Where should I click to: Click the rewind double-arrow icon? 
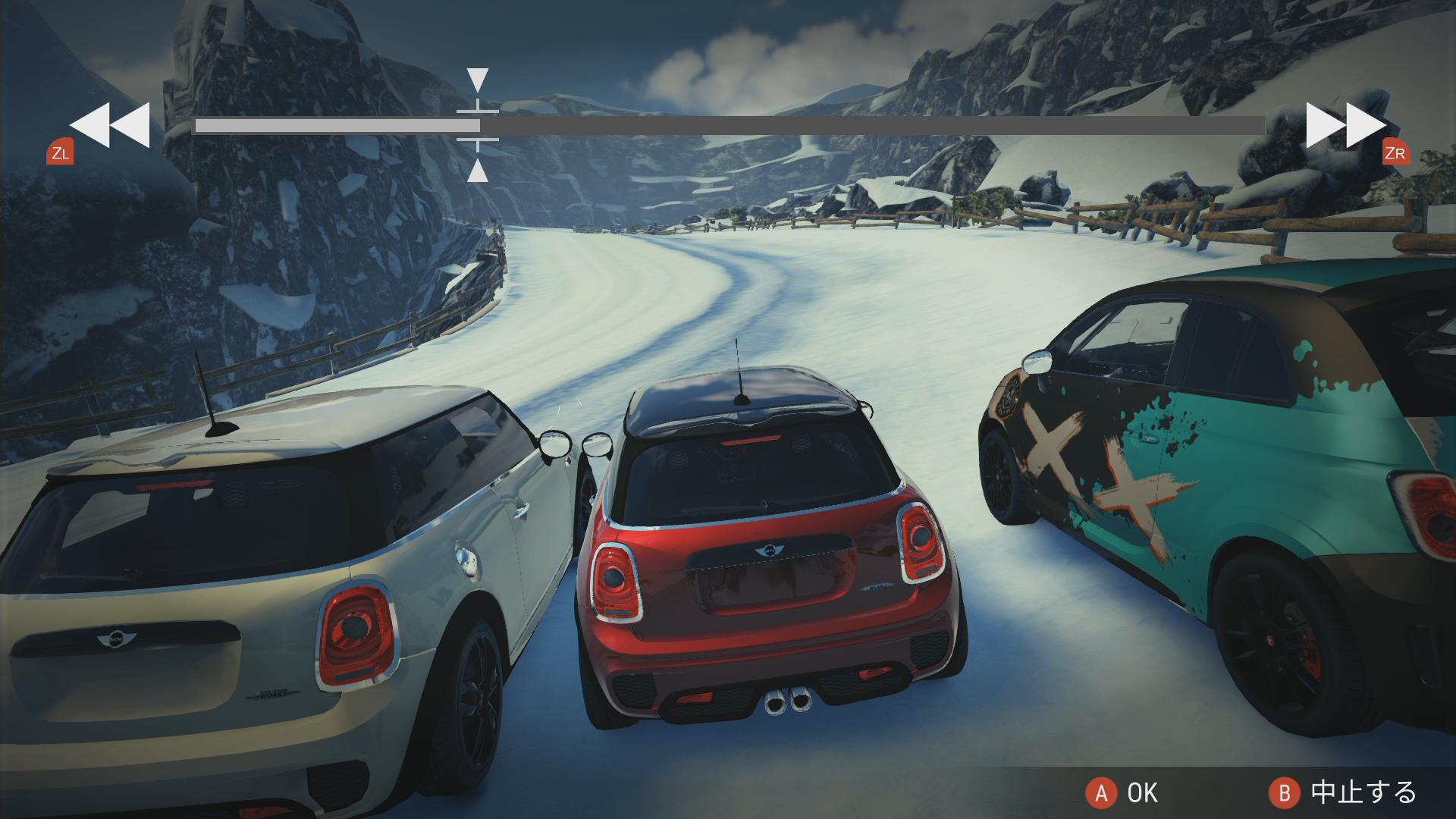(x=110, y=125)
